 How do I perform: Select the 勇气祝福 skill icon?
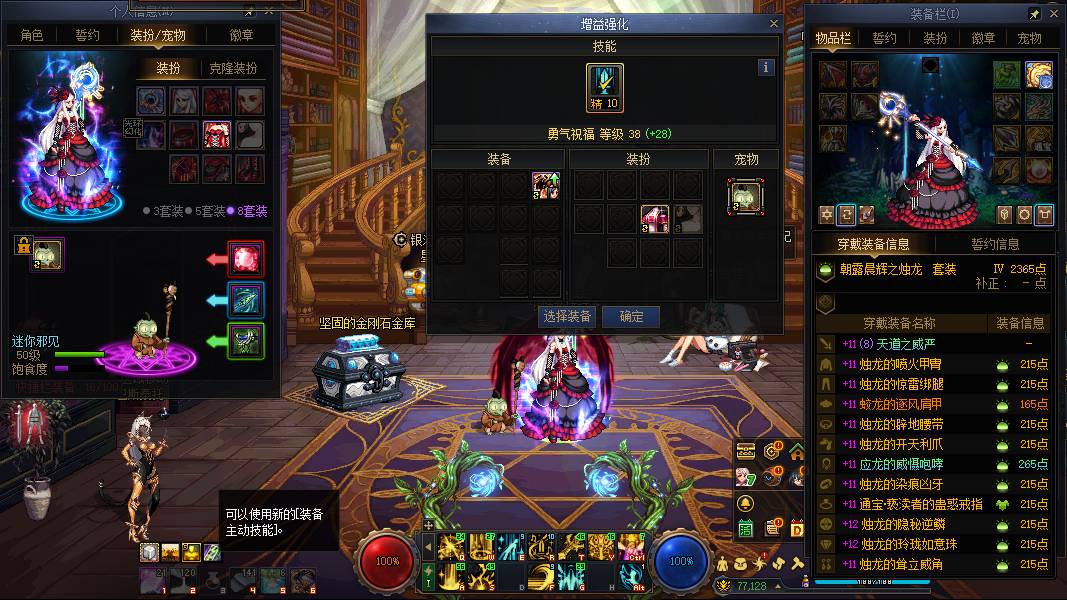coord(605,88)
